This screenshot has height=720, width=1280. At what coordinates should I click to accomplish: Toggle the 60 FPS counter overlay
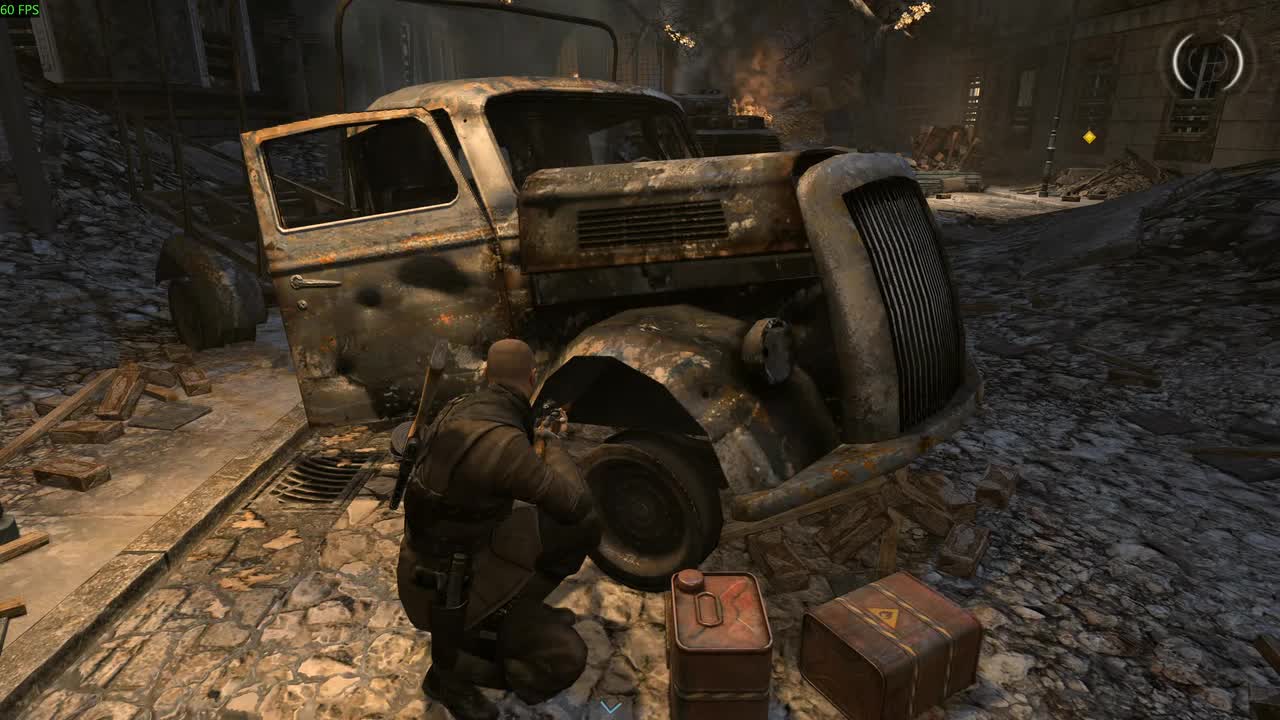[x=22, y=9]
